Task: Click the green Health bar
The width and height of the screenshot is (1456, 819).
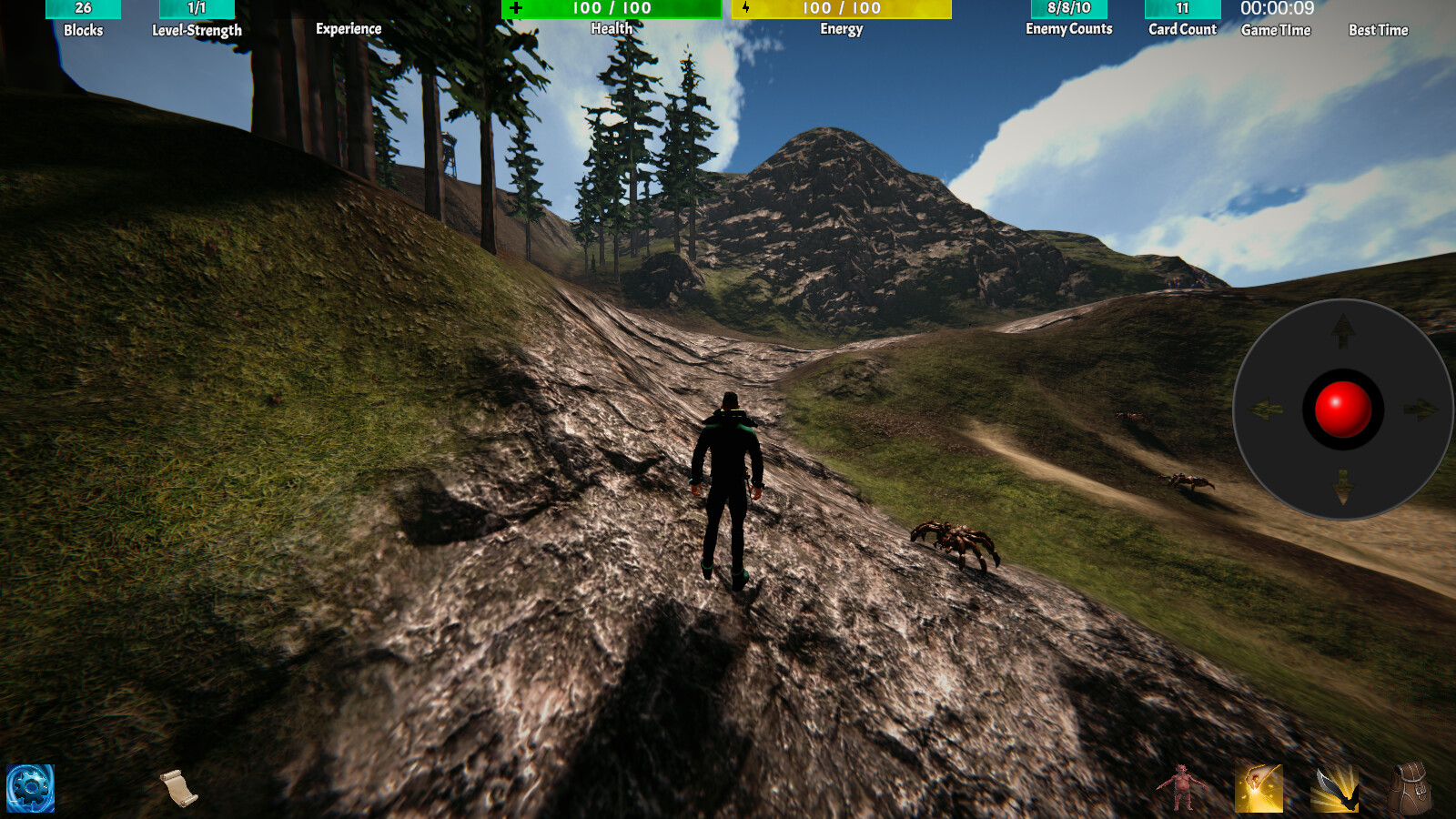Action: [610, 9]
